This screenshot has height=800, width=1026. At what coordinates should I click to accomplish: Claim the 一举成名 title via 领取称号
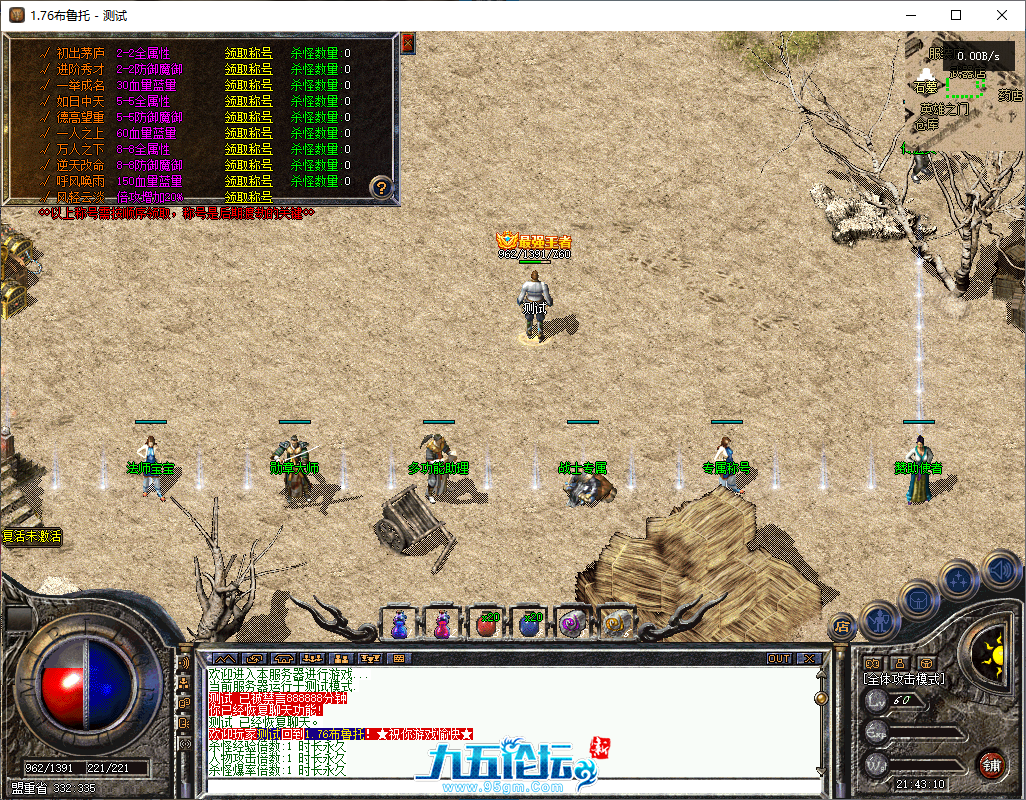point(248,86)
